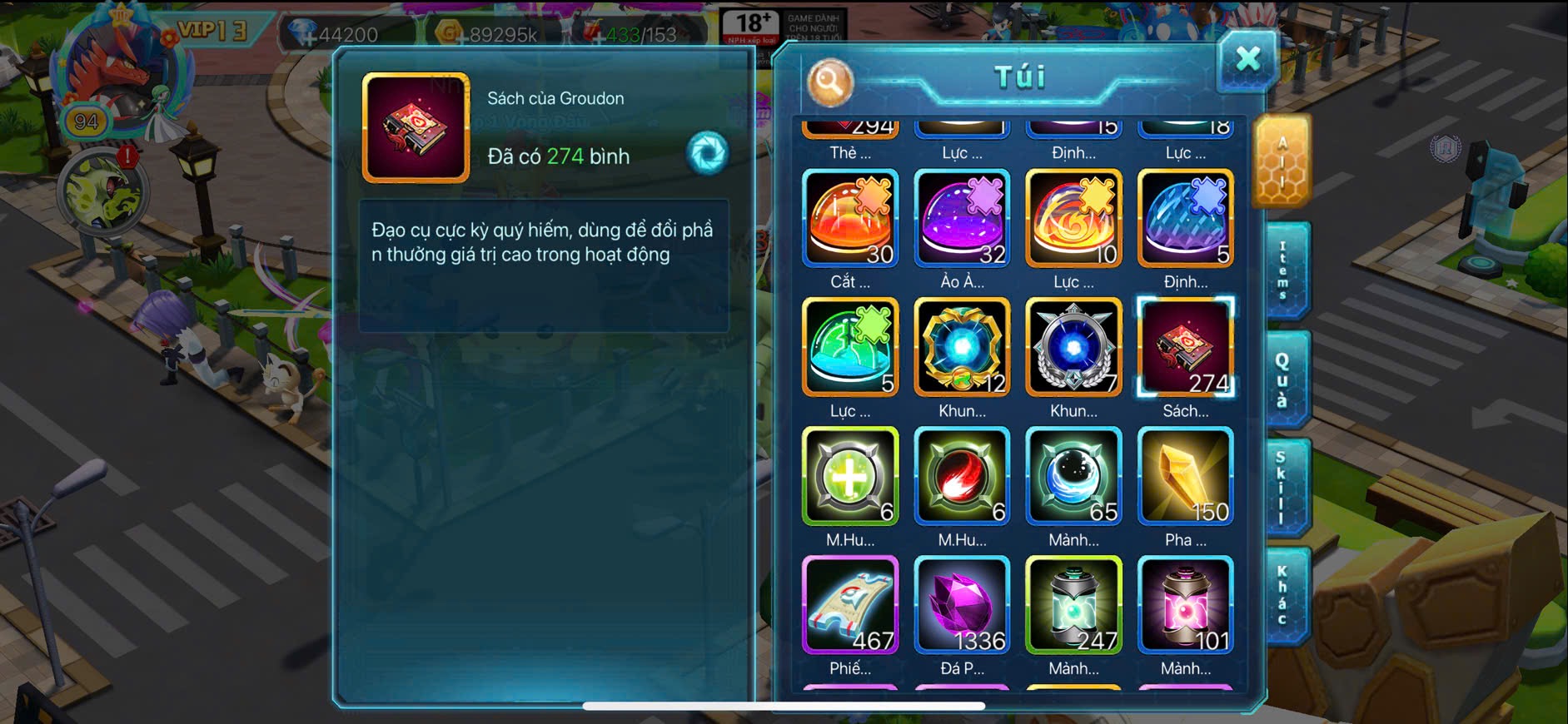Select the purple jelly piece with 32
Image resolution: width=1568 pixels, height=724 pixels.
pos(962,218)
